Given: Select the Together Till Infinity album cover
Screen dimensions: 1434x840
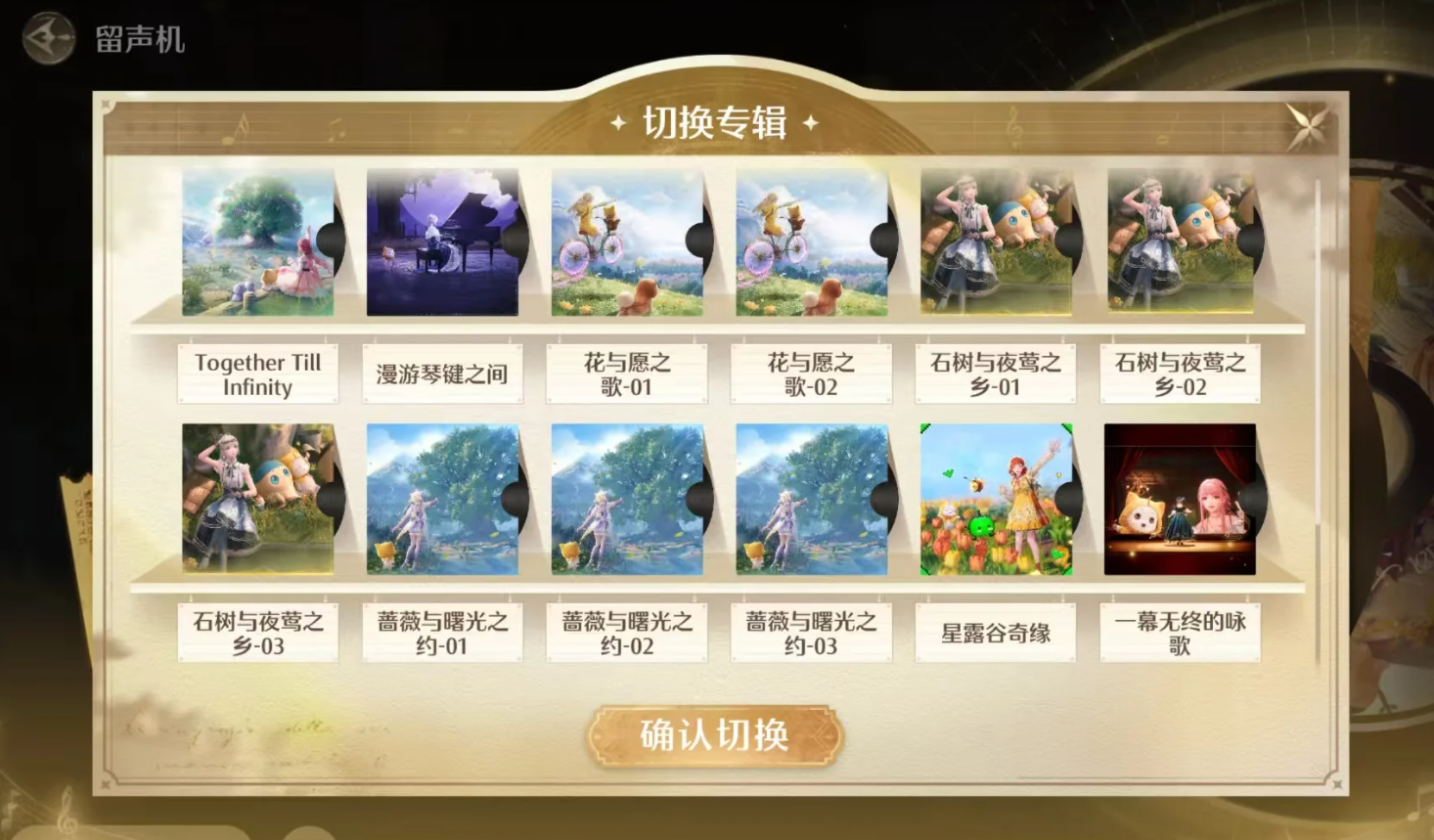Looking at the screenshot, I should [257, 243].
